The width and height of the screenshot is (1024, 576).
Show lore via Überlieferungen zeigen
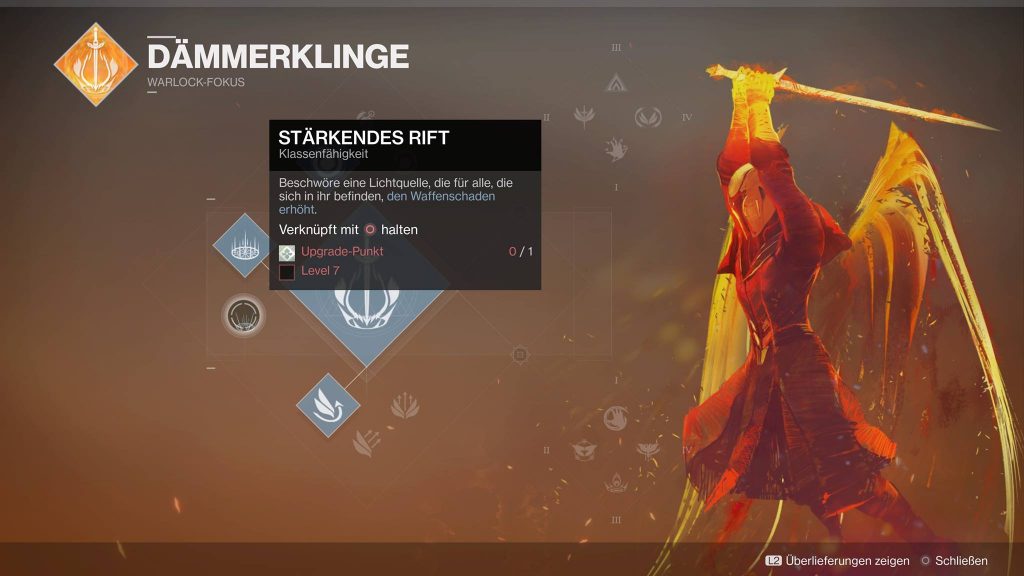pos(838,560)
